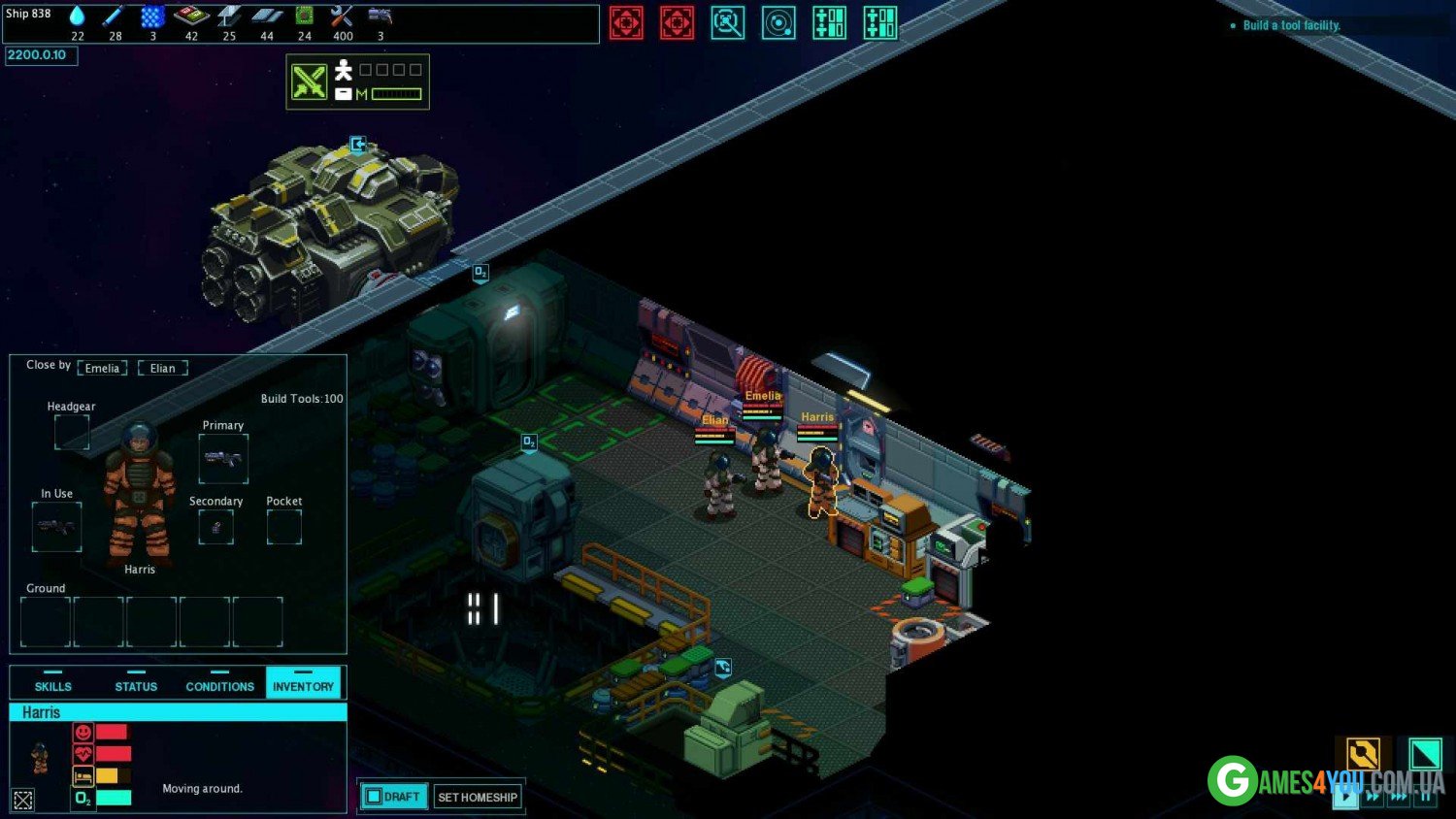1456x819 pixels.
Task: Select the Primary weapon slot
Action: tap(223, 458)
